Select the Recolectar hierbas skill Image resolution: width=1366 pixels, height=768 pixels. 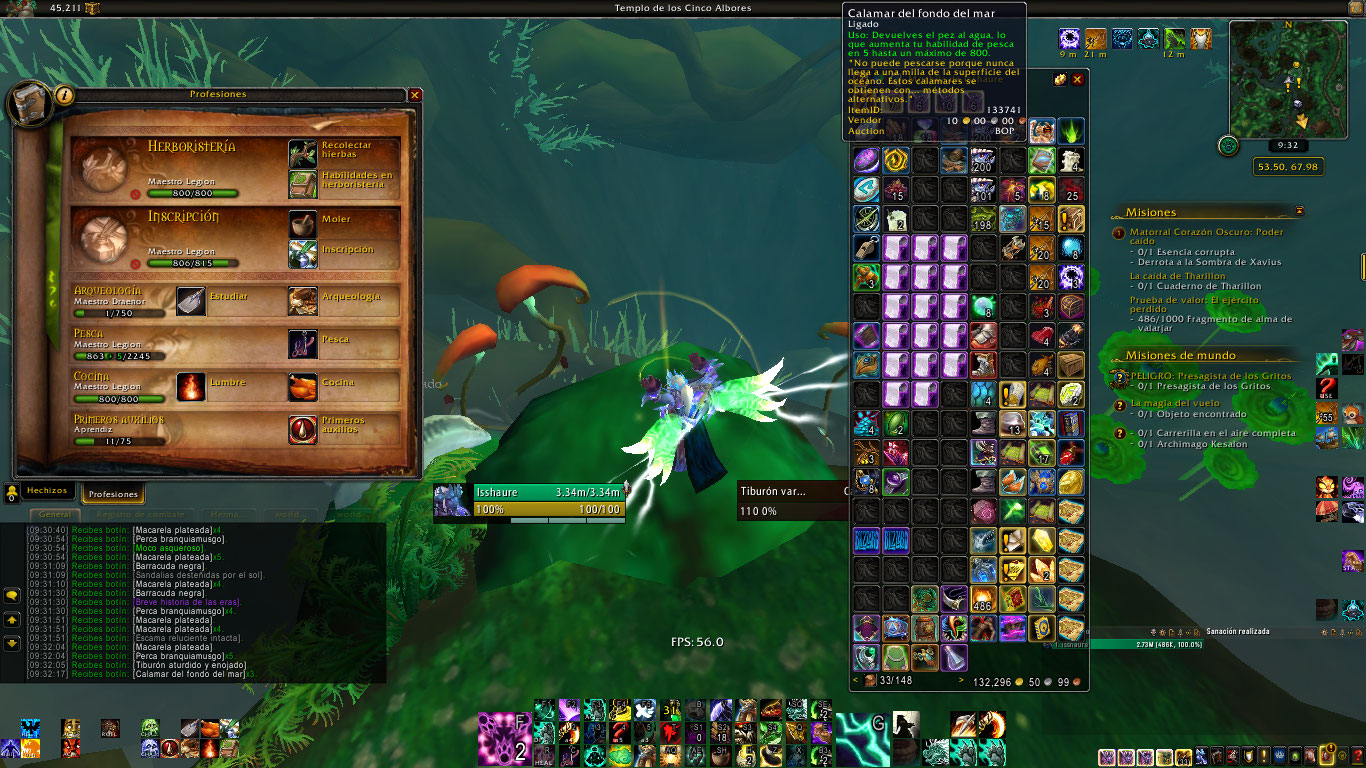pos(303,153)
